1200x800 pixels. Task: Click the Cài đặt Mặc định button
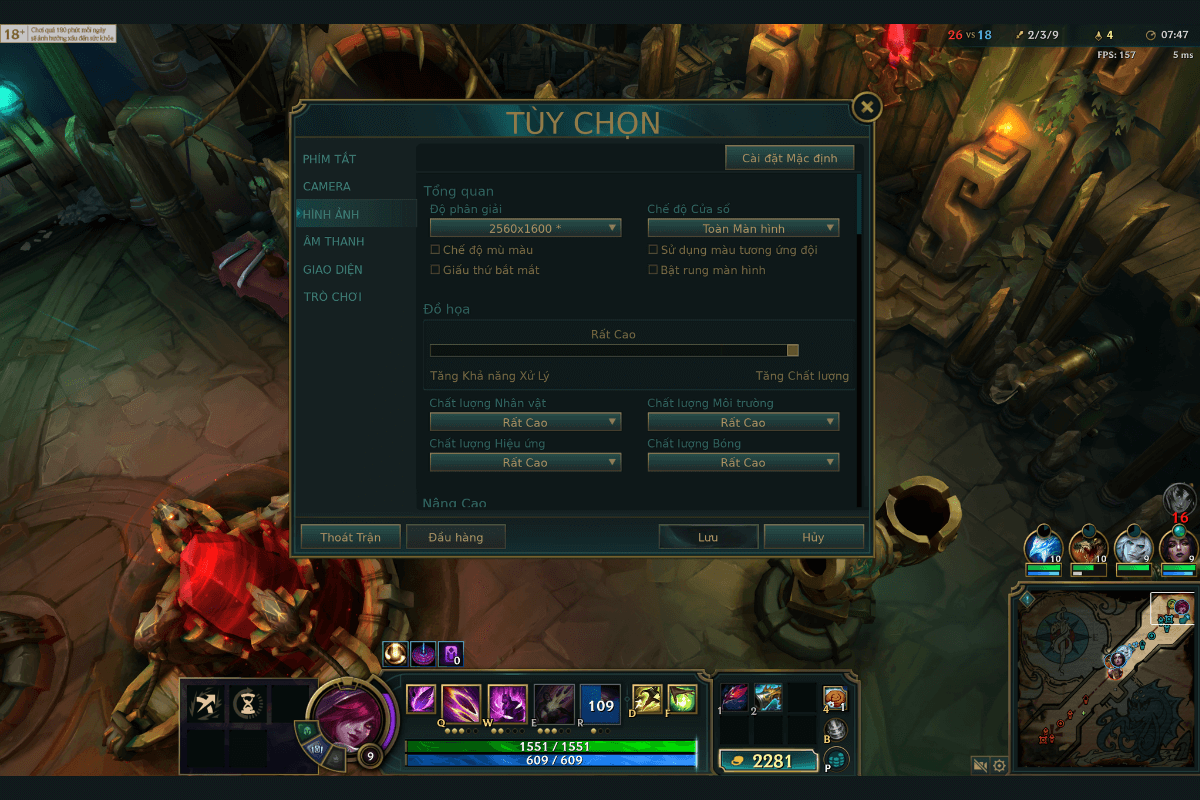pos(789,158)
